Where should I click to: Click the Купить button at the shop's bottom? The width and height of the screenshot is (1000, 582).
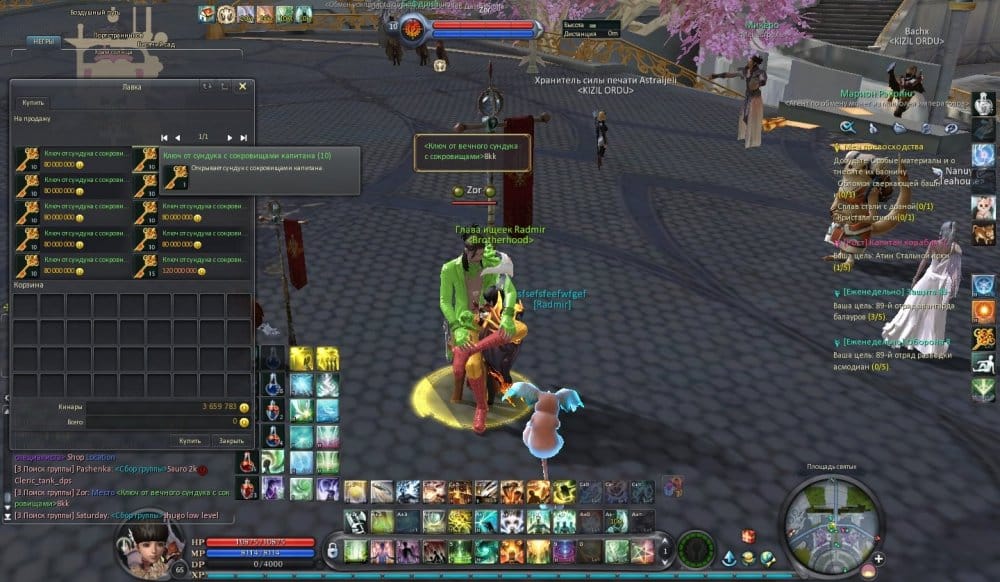pyautogui.click(x=190, y=440)
